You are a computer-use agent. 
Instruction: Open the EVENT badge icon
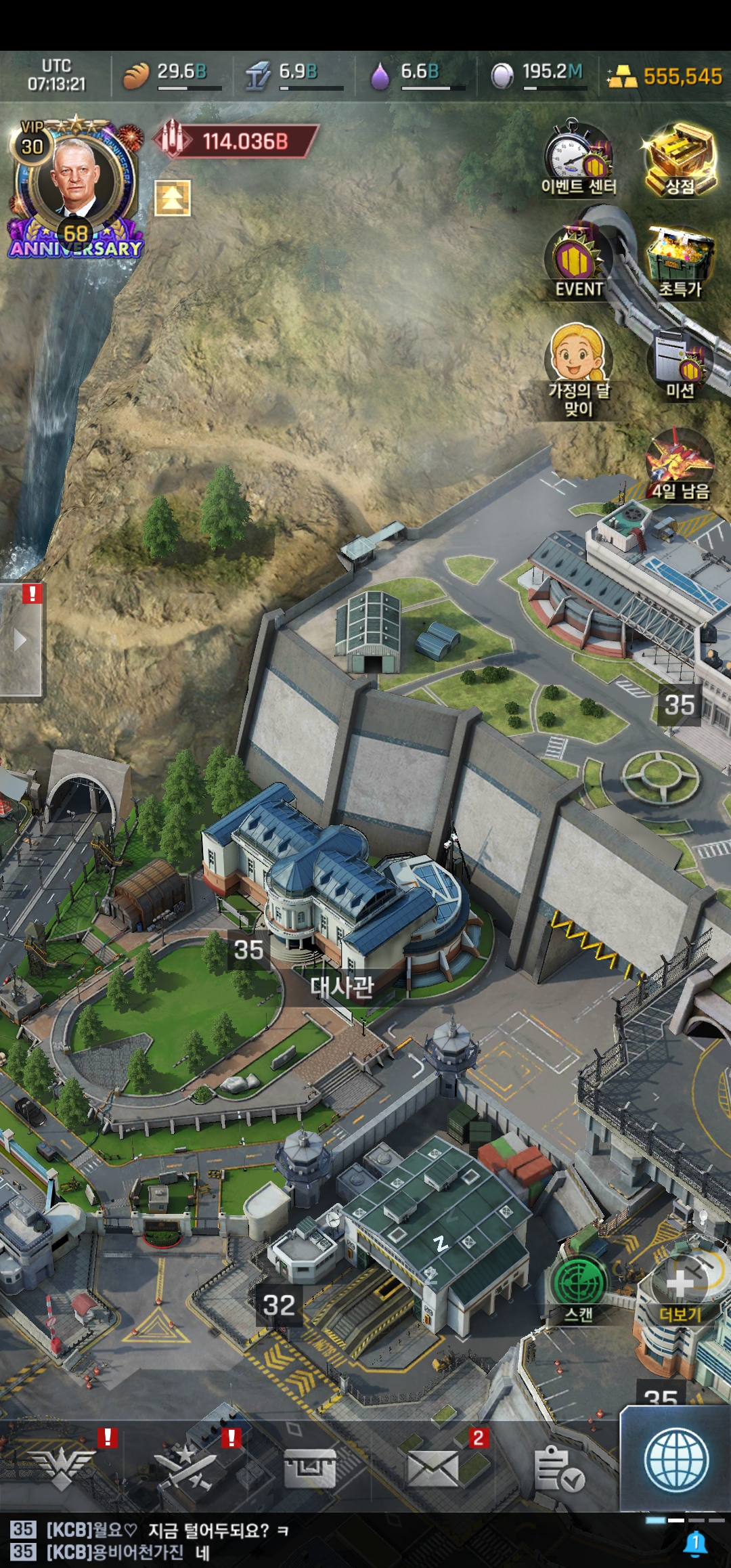coord(578,262)
